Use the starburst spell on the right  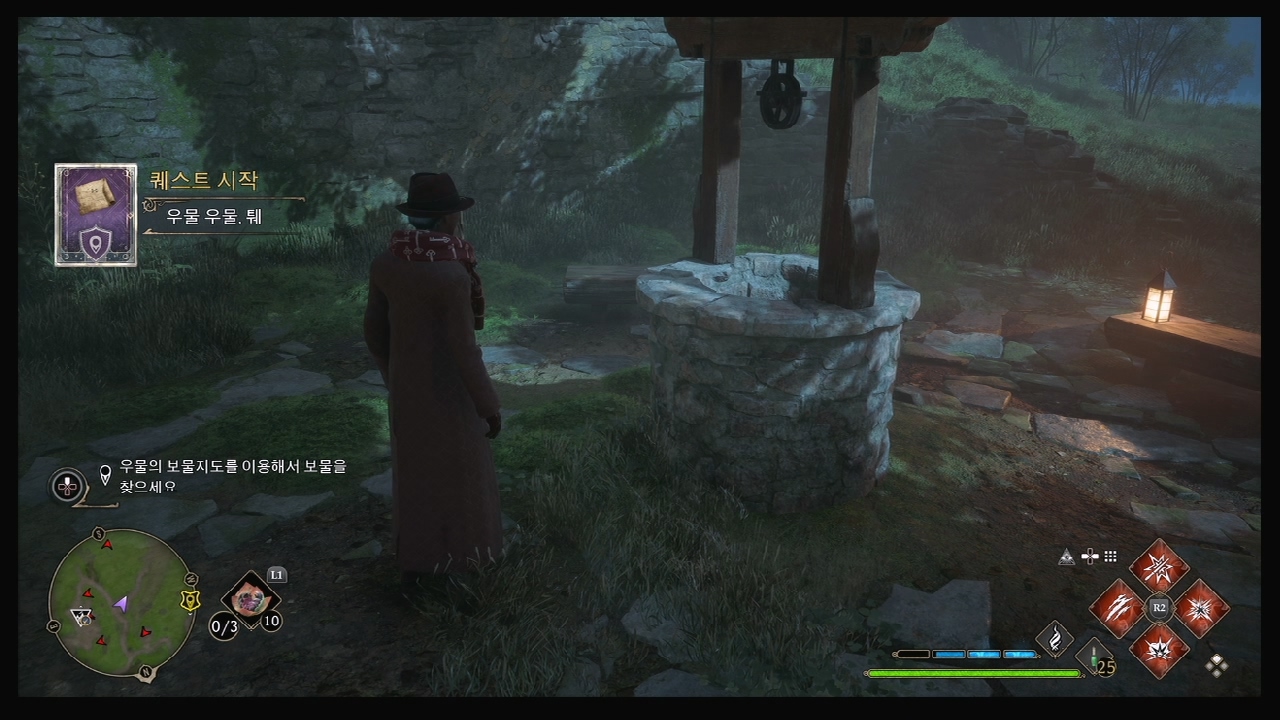point(1201,608)
